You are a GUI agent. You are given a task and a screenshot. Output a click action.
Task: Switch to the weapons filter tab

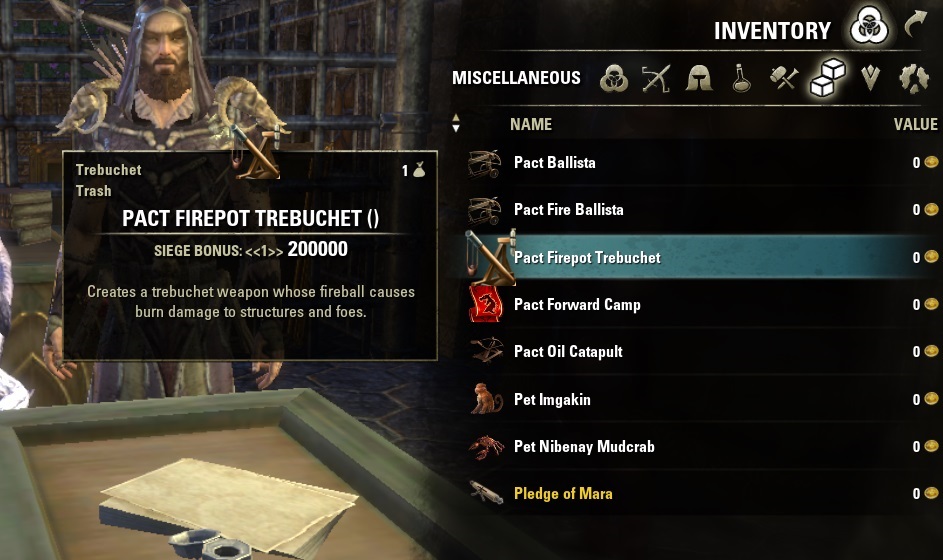(x=656, y=78)
